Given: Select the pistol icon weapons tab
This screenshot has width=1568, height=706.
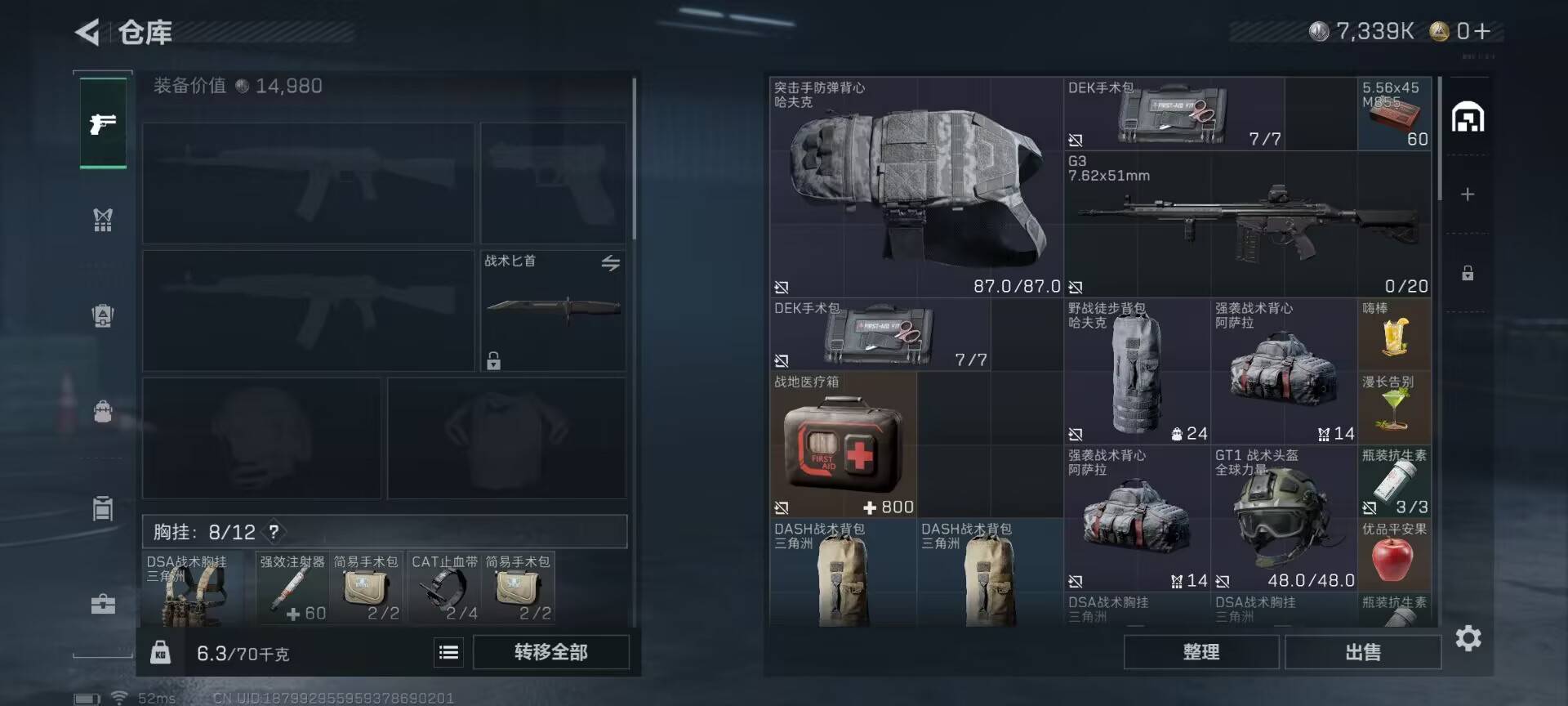Looking at the screenshot, I should coord(103,123).
